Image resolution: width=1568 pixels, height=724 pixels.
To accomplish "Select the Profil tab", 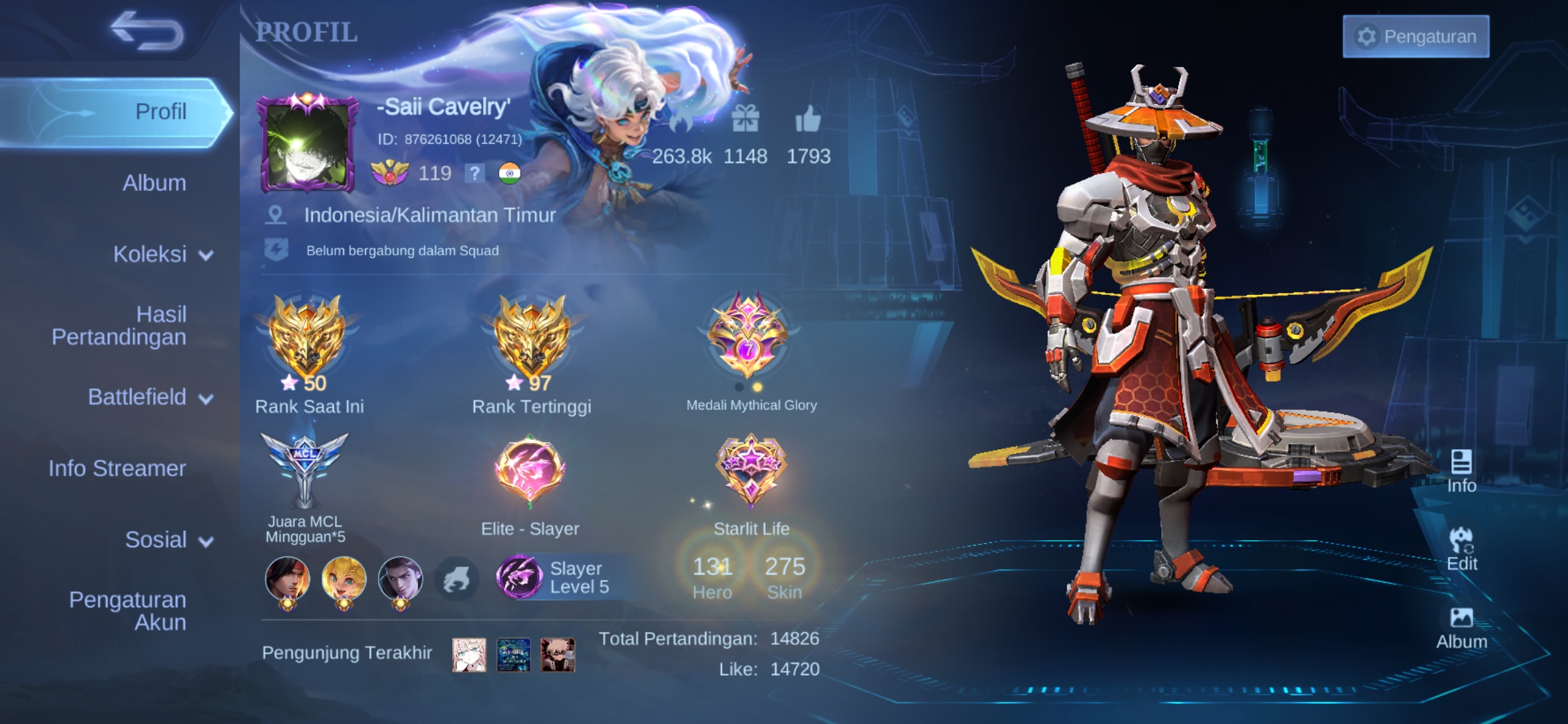I will (x=161, y=111).
